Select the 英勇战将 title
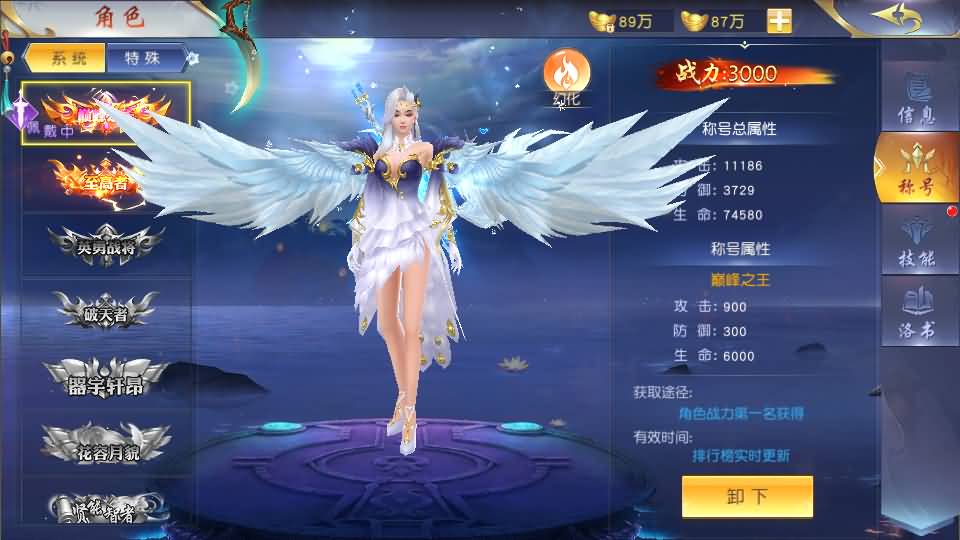This screenshot has height=540, width=960. point(106,246)
